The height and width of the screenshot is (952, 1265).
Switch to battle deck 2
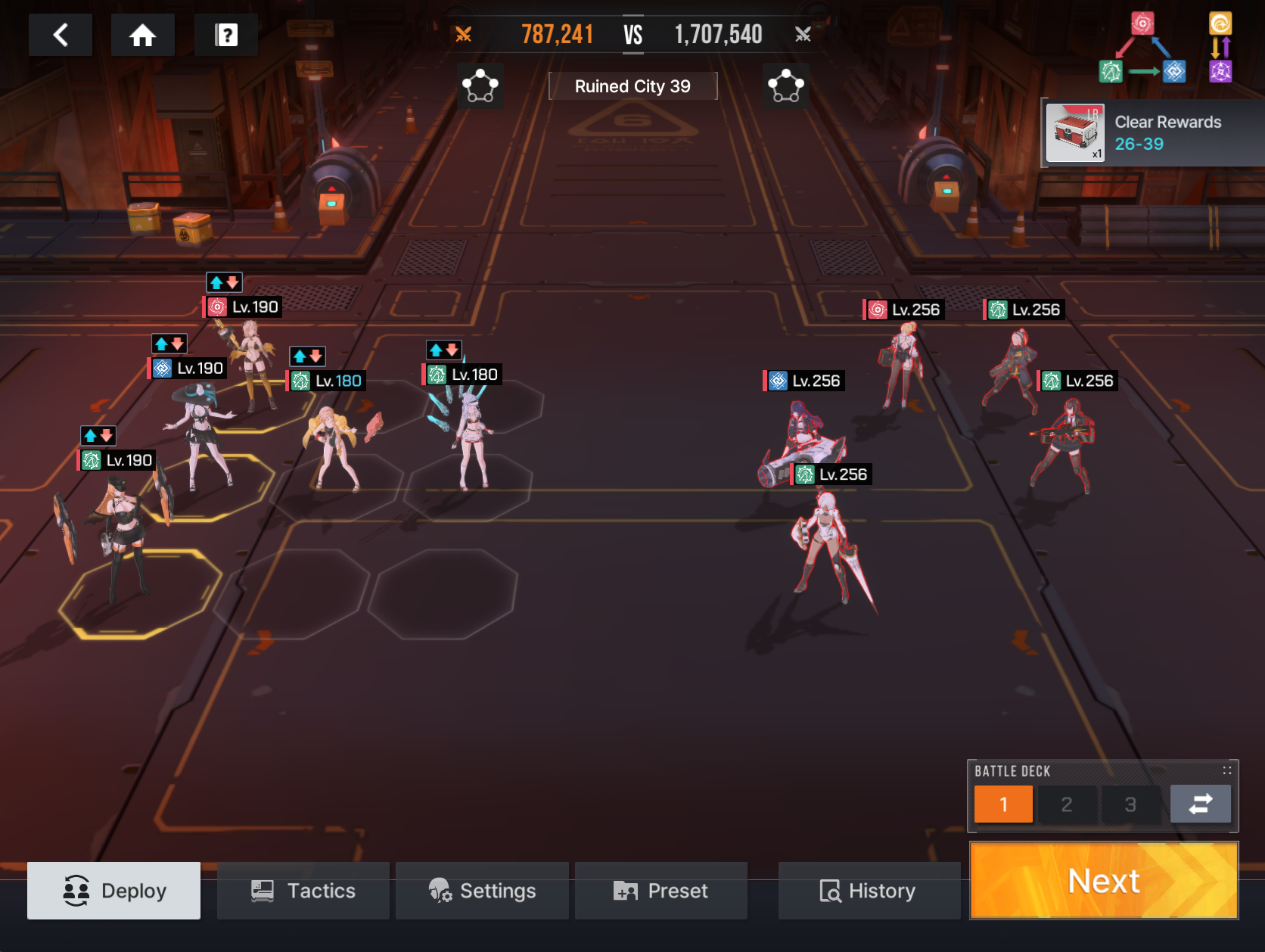[1067, 804]
